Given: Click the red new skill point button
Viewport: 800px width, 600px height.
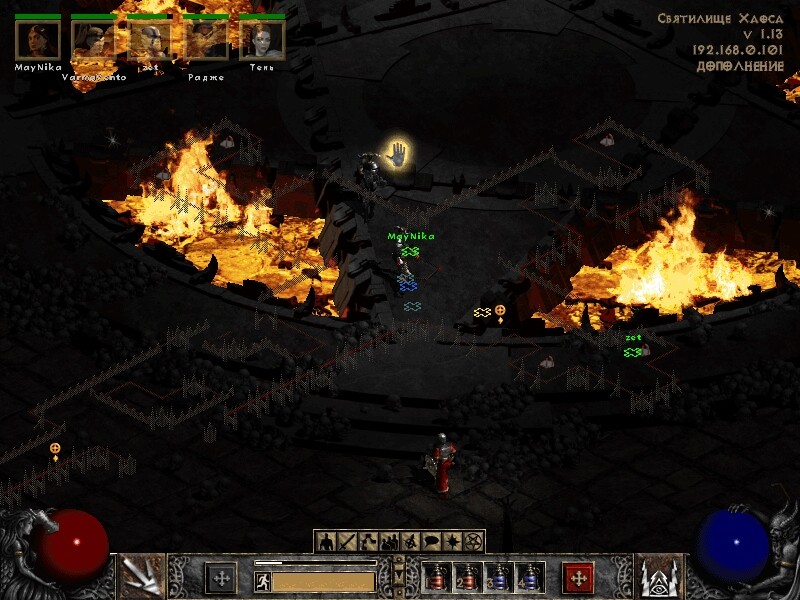Looking at the screenshot, I should pos(578,577).
